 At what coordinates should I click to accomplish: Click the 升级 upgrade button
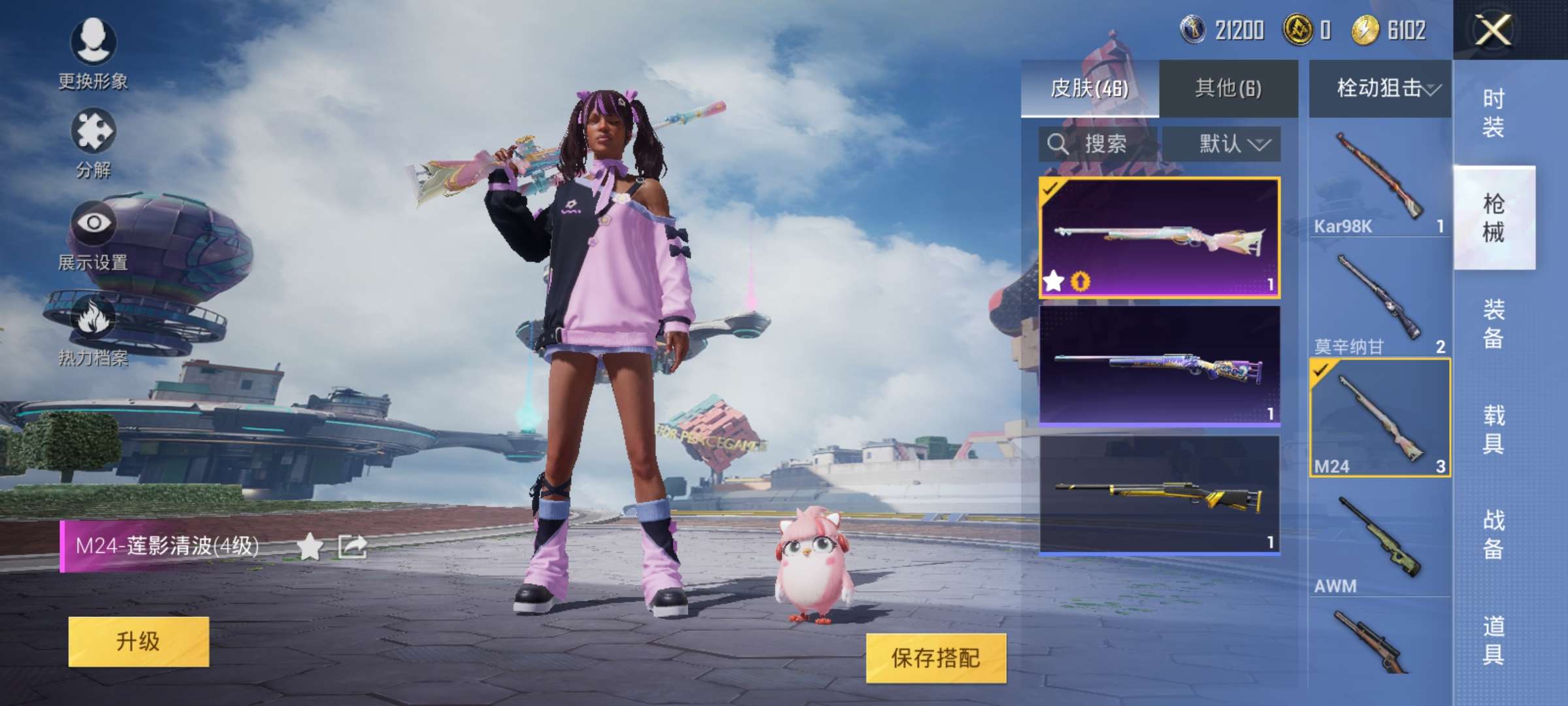point(139,641)
